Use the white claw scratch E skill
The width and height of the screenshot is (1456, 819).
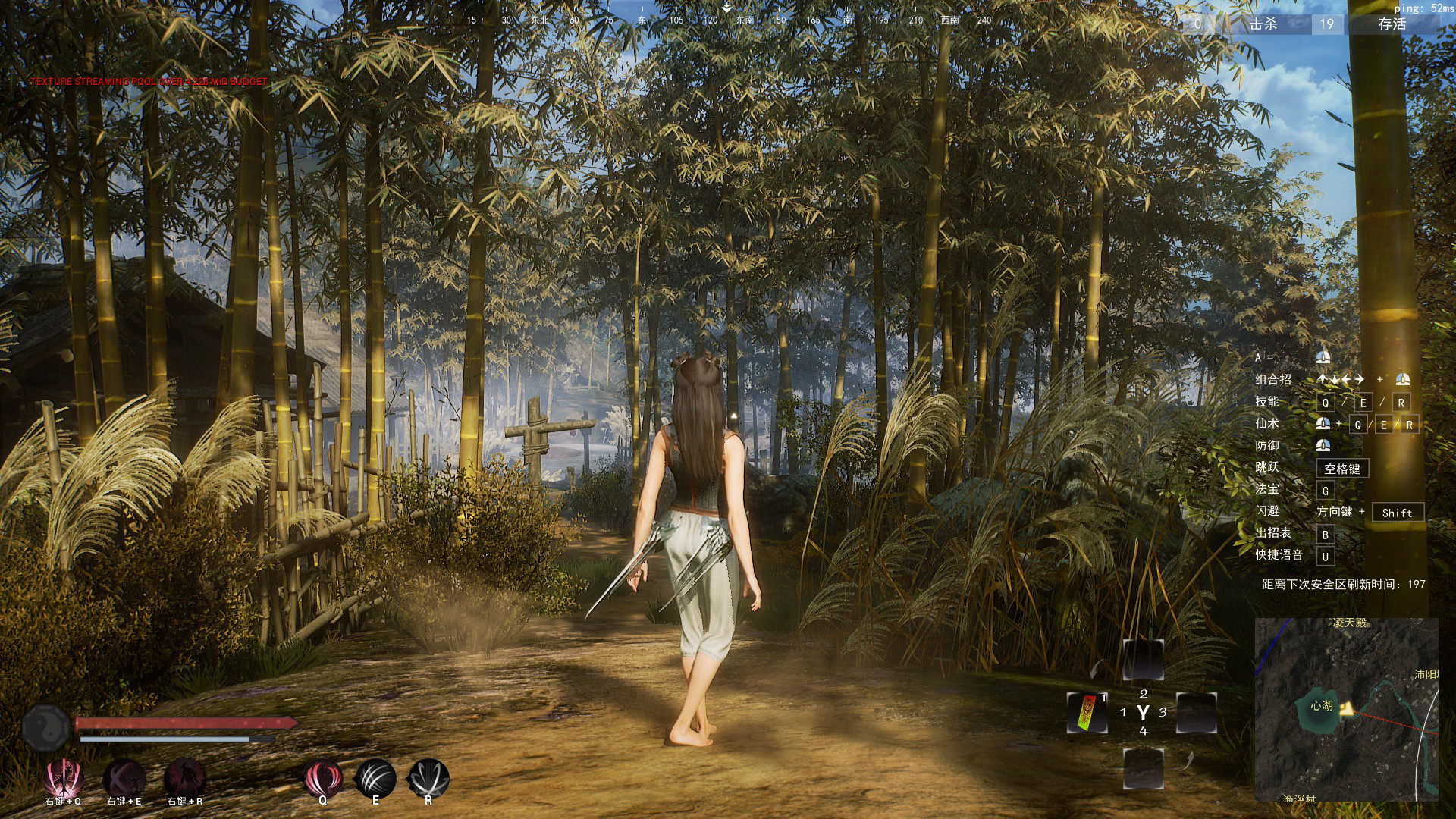pyautogui.click(x=375, y=778)
